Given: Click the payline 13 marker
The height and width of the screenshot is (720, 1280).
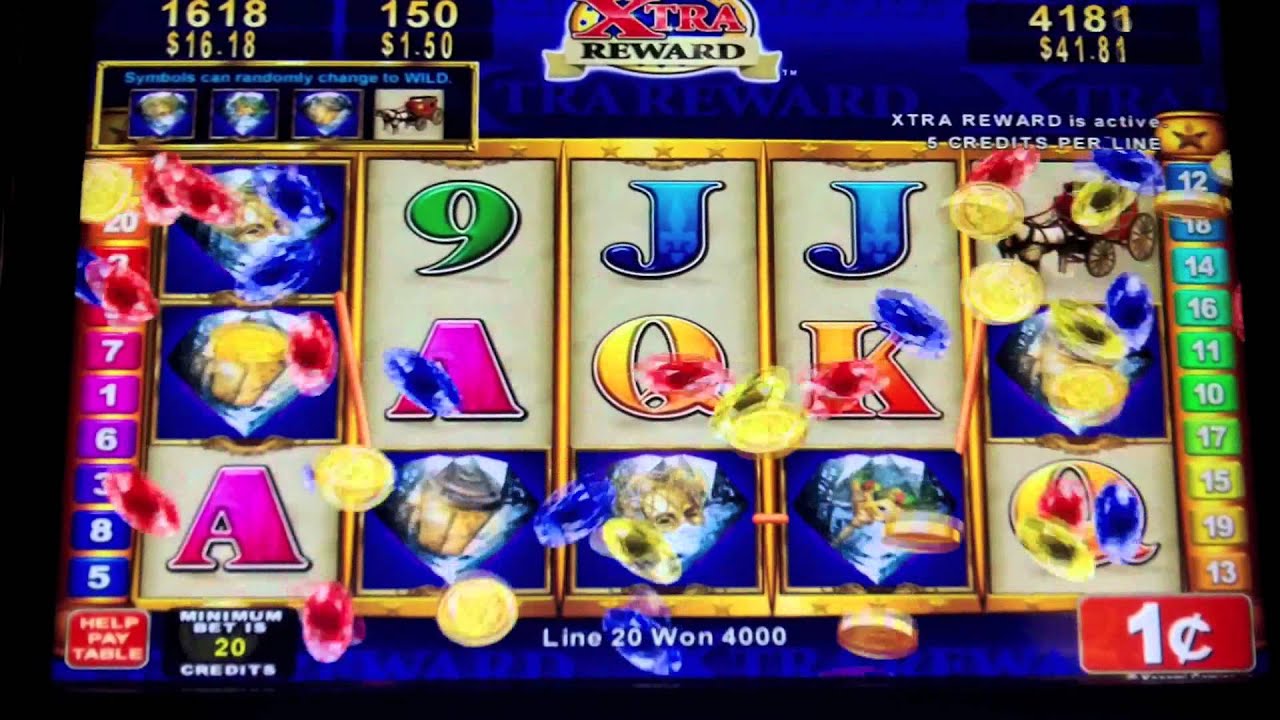Looking at the screenshot, I should (x=1214, y=572).
